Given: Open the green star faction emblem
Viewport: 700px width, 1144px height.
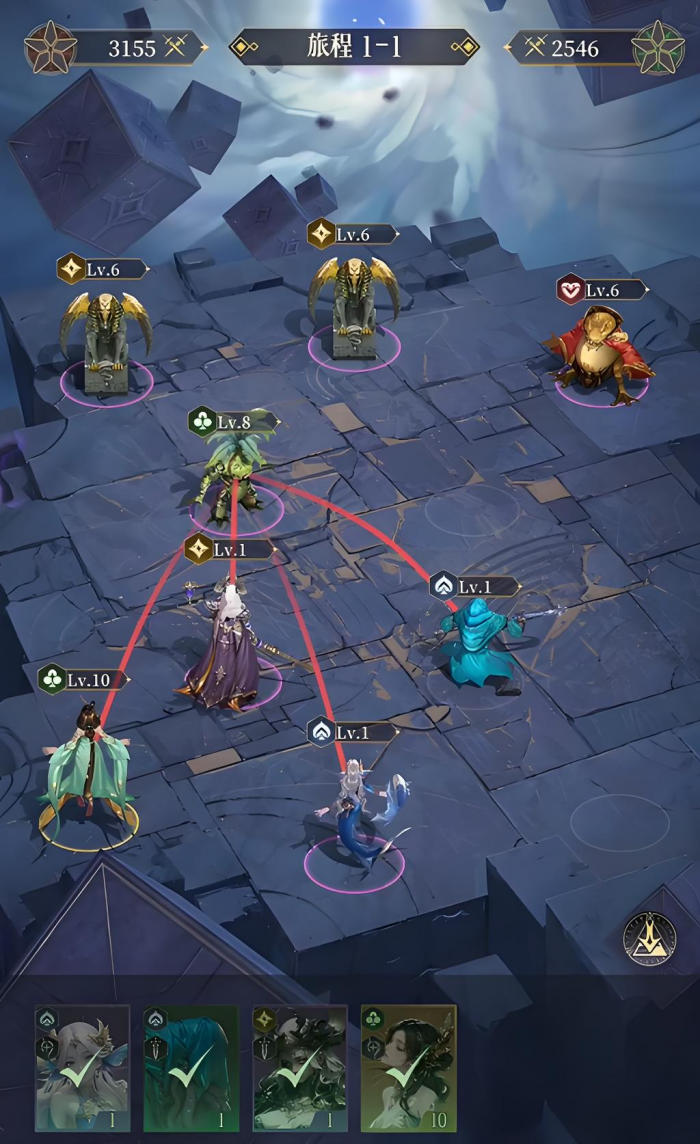Looking at the screenshot, I should (x=658, y=46).
